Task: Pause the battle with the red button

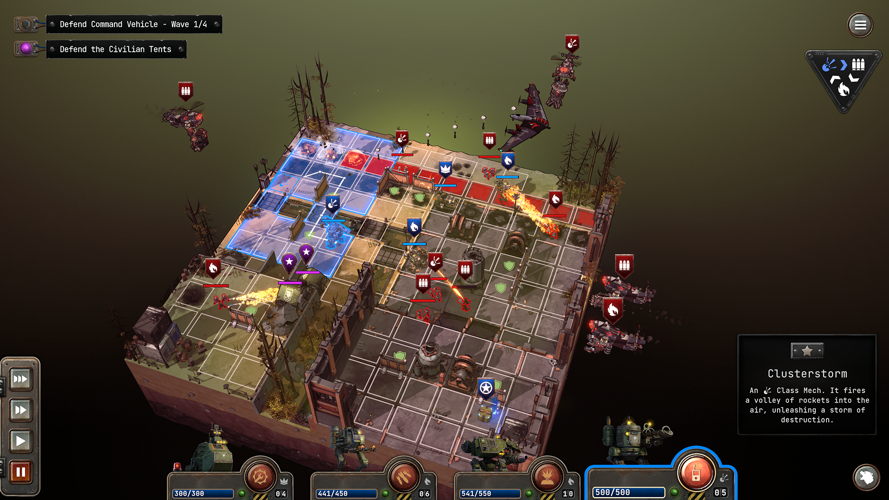Action: pos(20,471)
